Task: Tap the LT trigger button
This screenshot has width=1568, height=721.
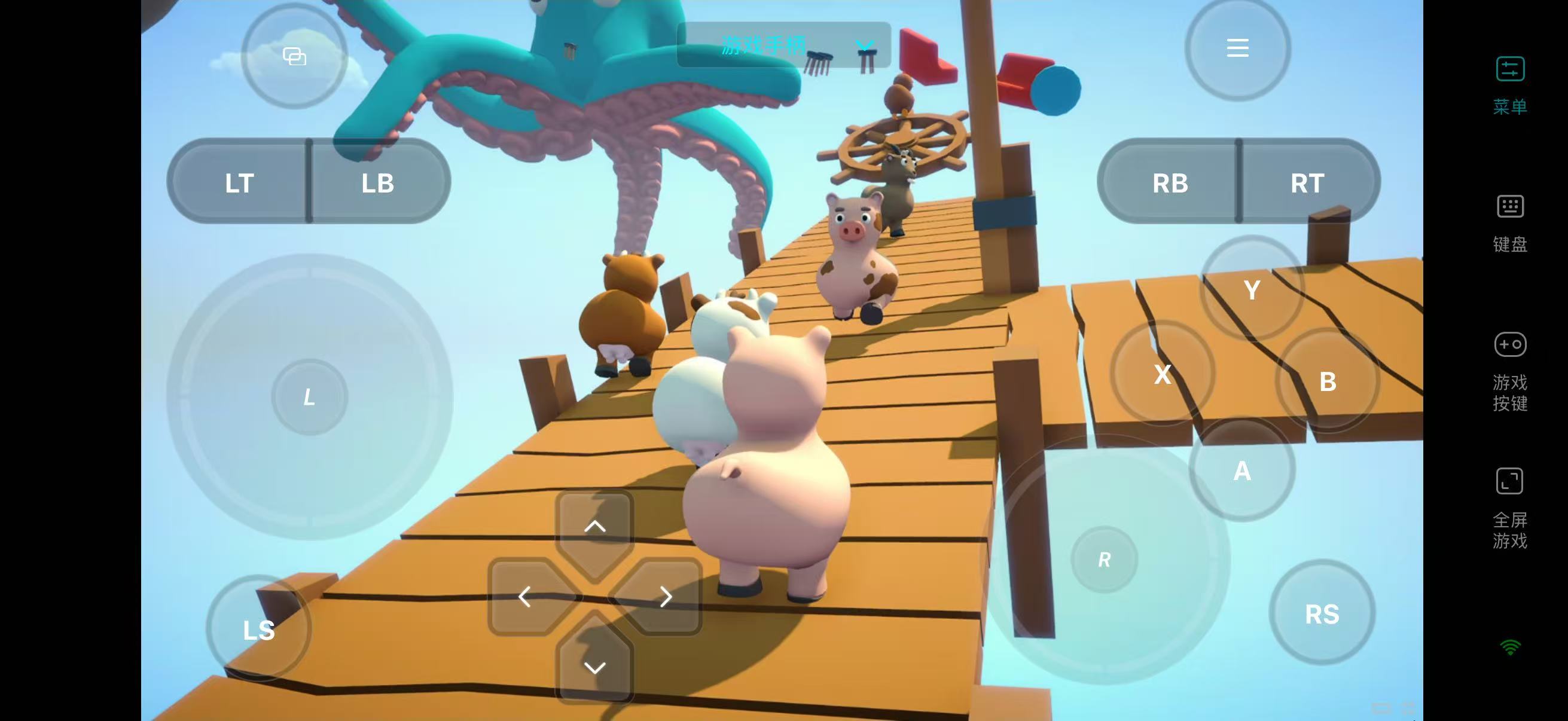Action: [x=239, y=182]
